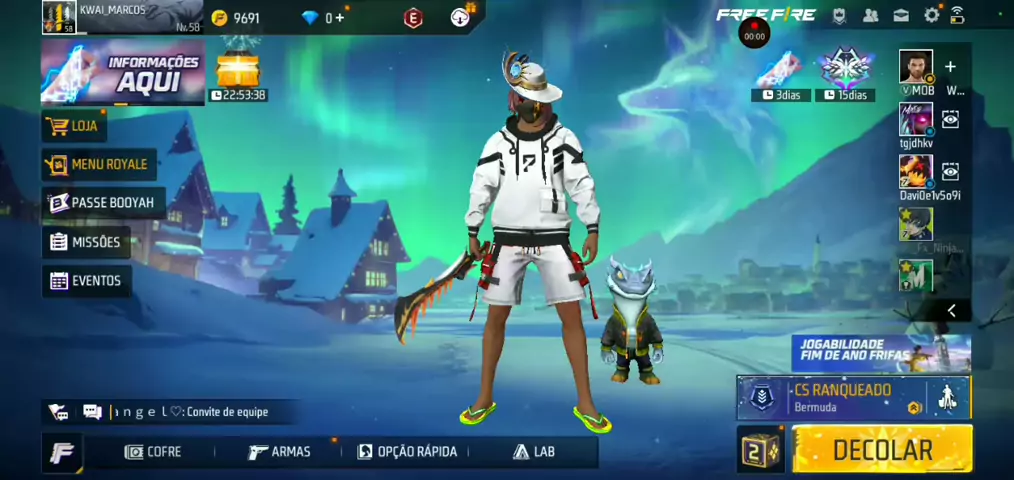1014x480 pixels.
Task: Open the Passe Booyah menu
Action: click(x=102, y=203)
